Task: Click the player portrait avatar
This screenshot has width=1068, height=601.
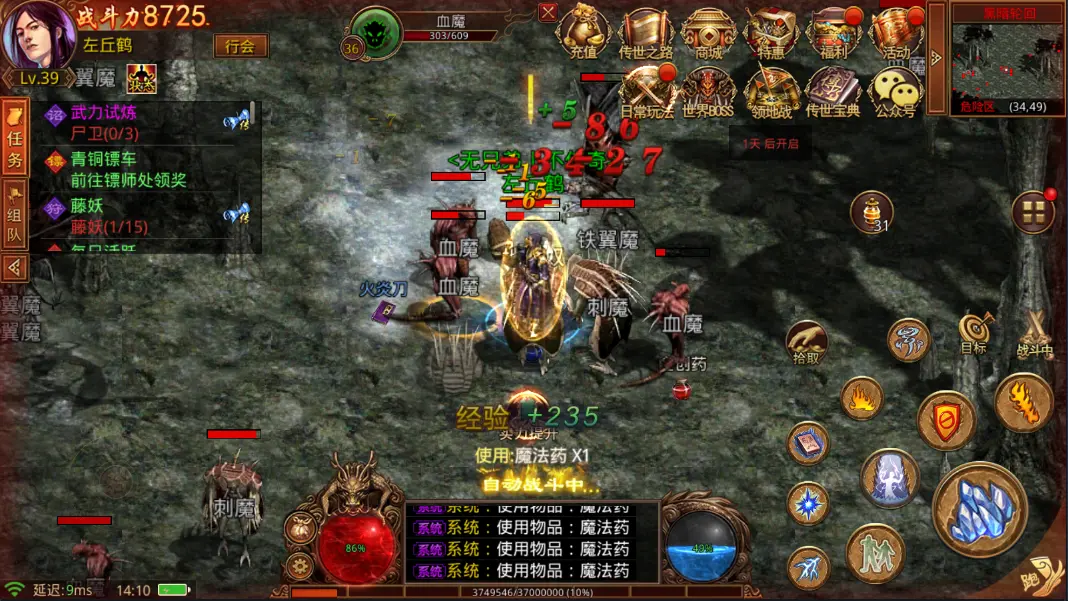Action: coord(38,36)
